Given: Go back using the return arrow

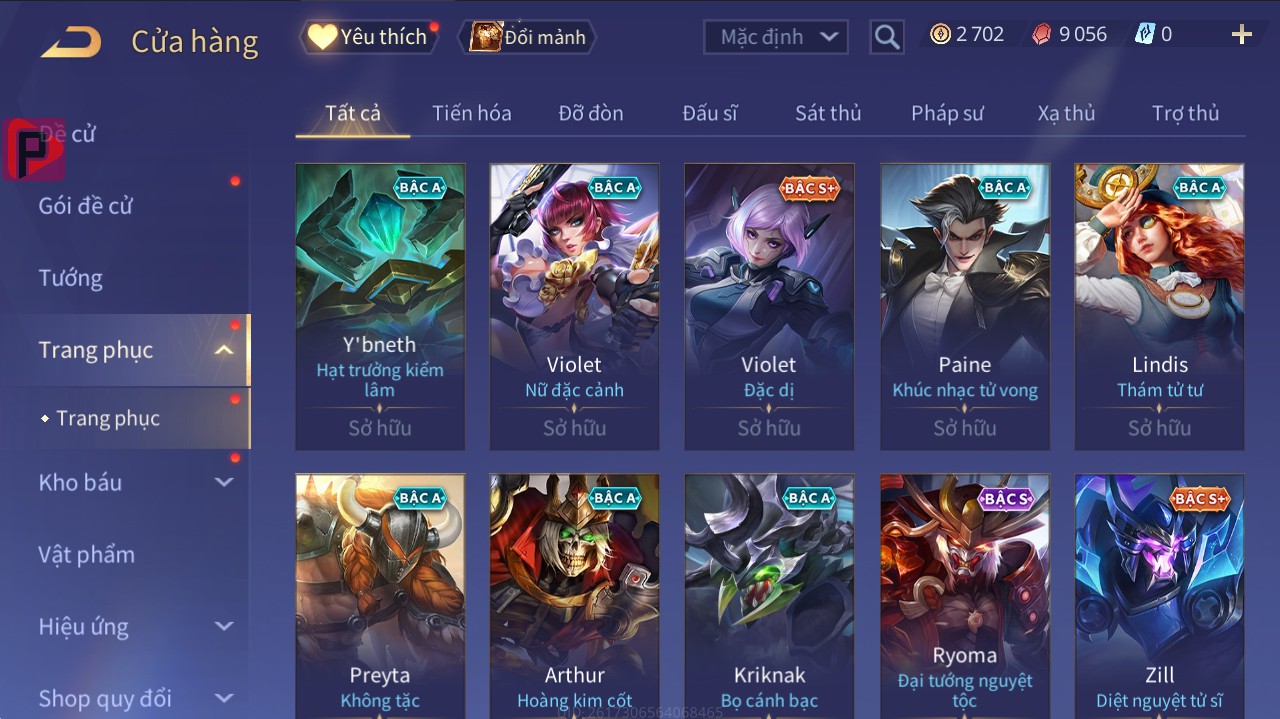Looking at the screenshot, I should click(71, 42).
